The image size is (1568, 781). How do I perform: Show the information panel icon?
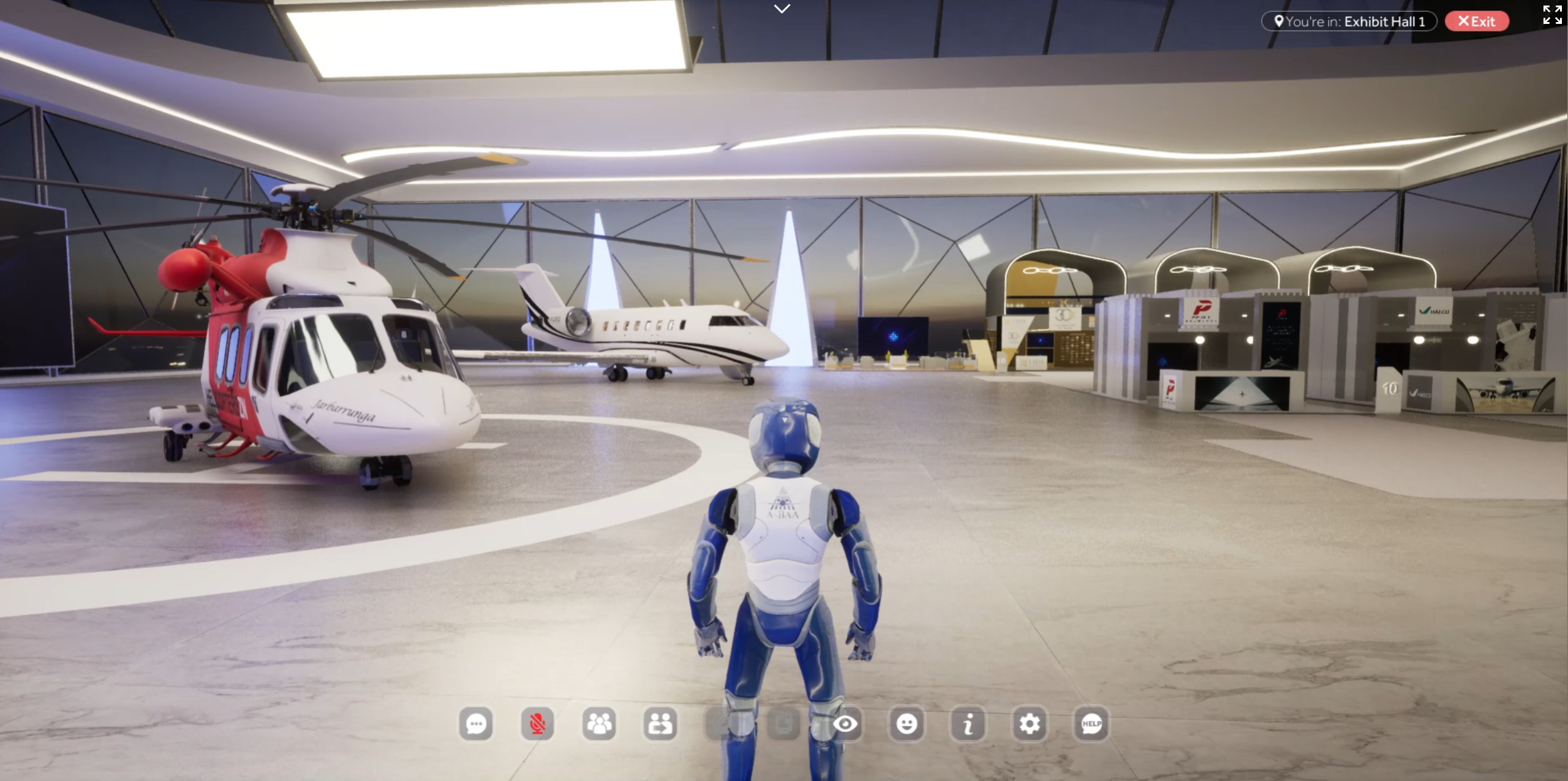click(x=968, y=724)
